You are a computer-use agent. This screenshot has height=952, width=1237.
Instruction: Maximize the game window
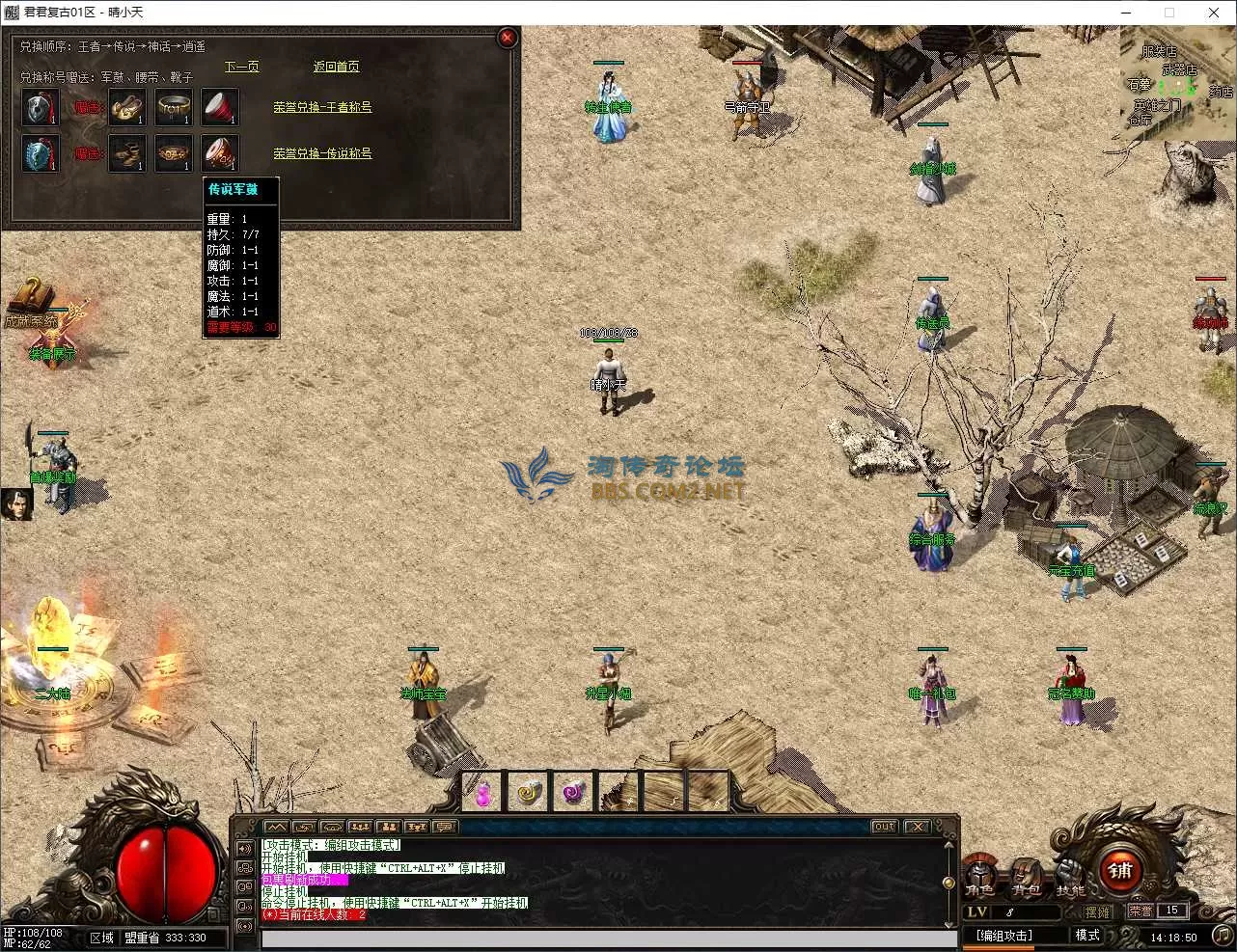click(1169, 13)
